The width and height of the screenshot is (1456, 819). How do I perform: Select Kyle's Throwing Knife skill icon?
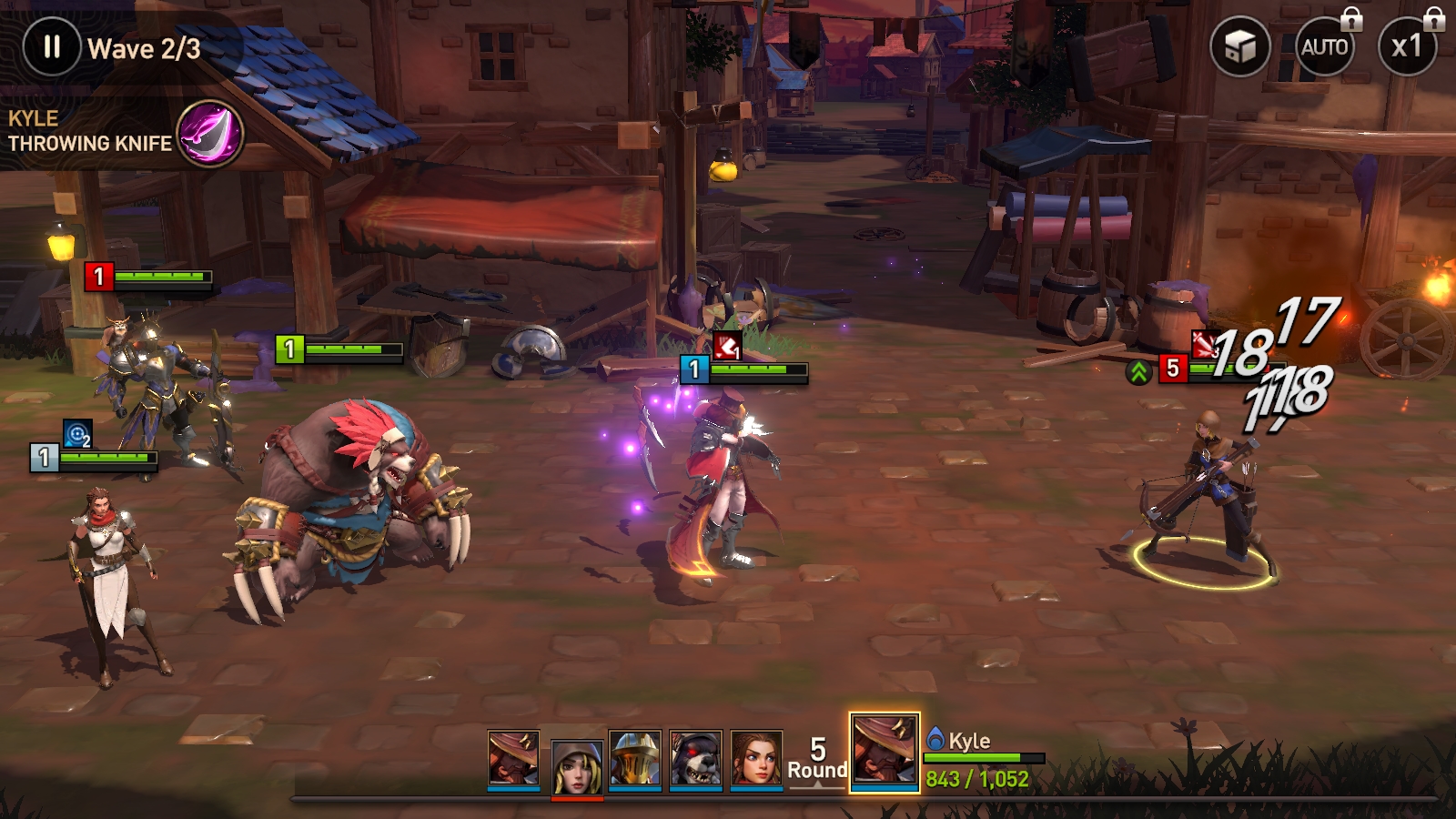209,133
